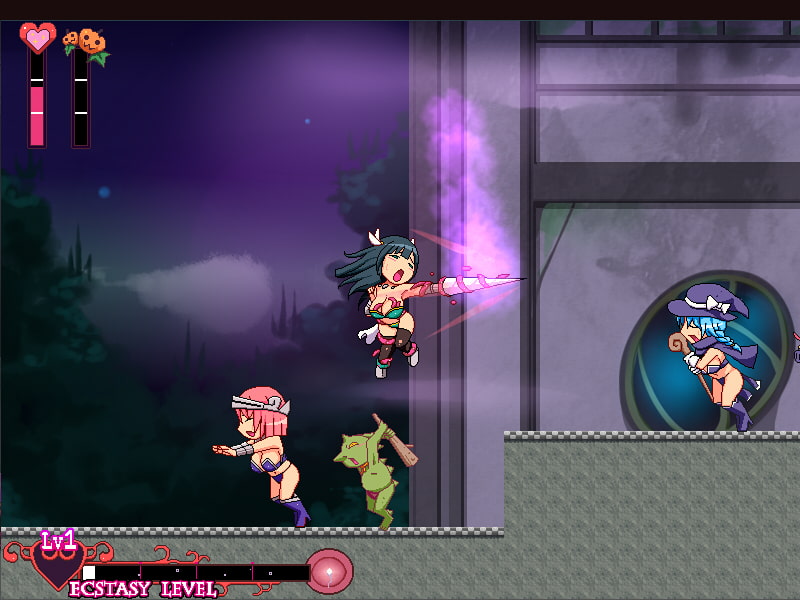
Task: Click the Lv1 heart emblem
Action: (58, 563)
